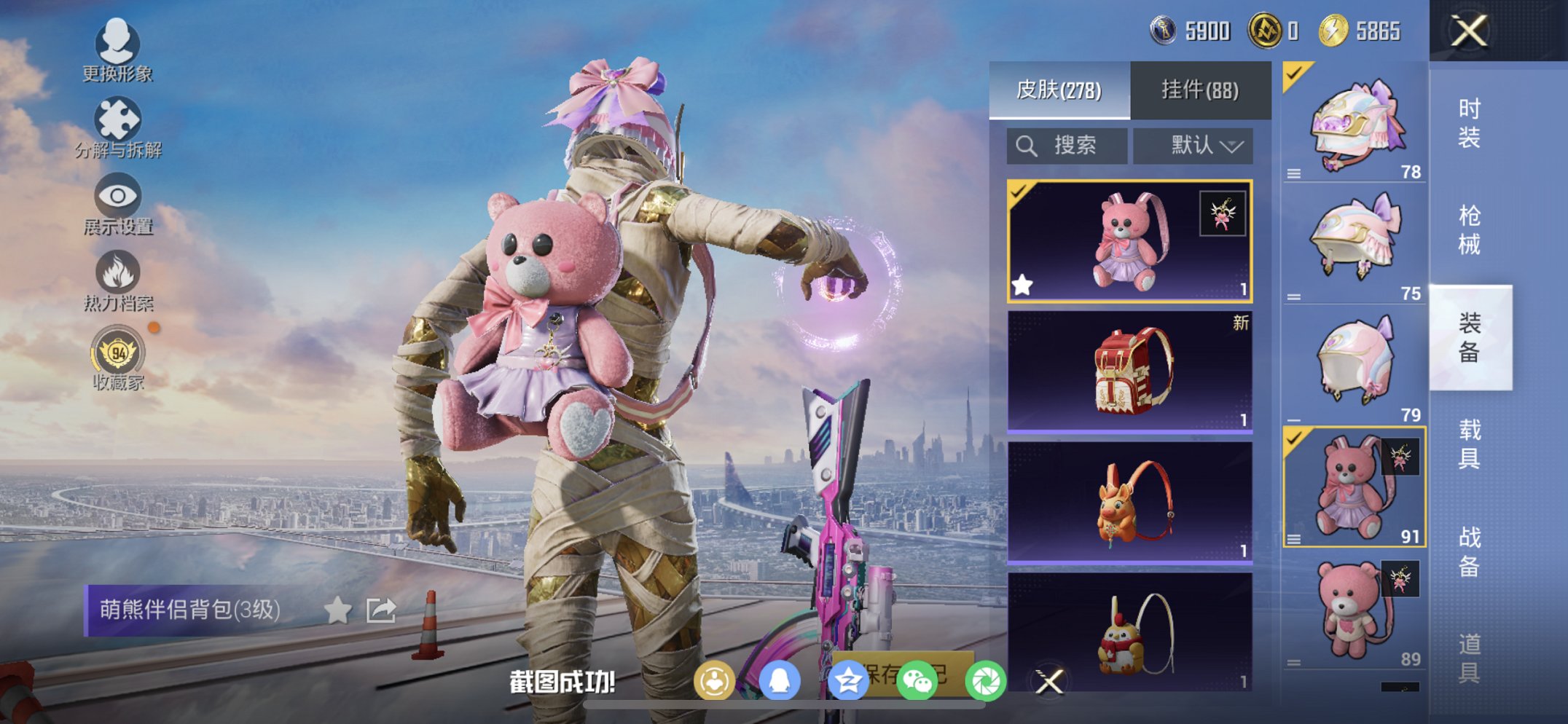Select the red and gold backpack skin
Viewport: 1568px width, 724px height.
click(x=1129, y=371)
